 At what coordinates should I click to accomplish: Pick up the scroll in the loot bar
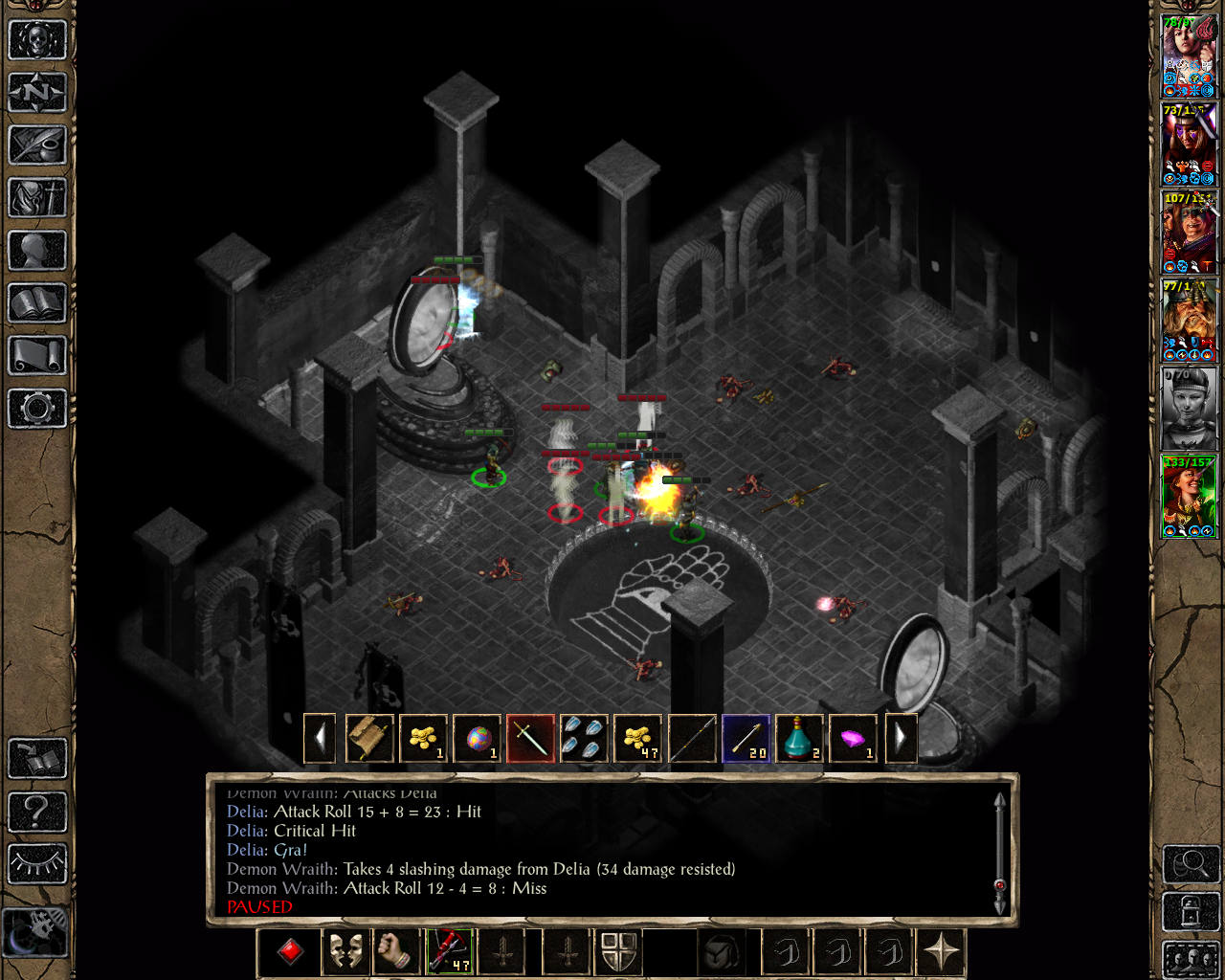tap(369, 739)
